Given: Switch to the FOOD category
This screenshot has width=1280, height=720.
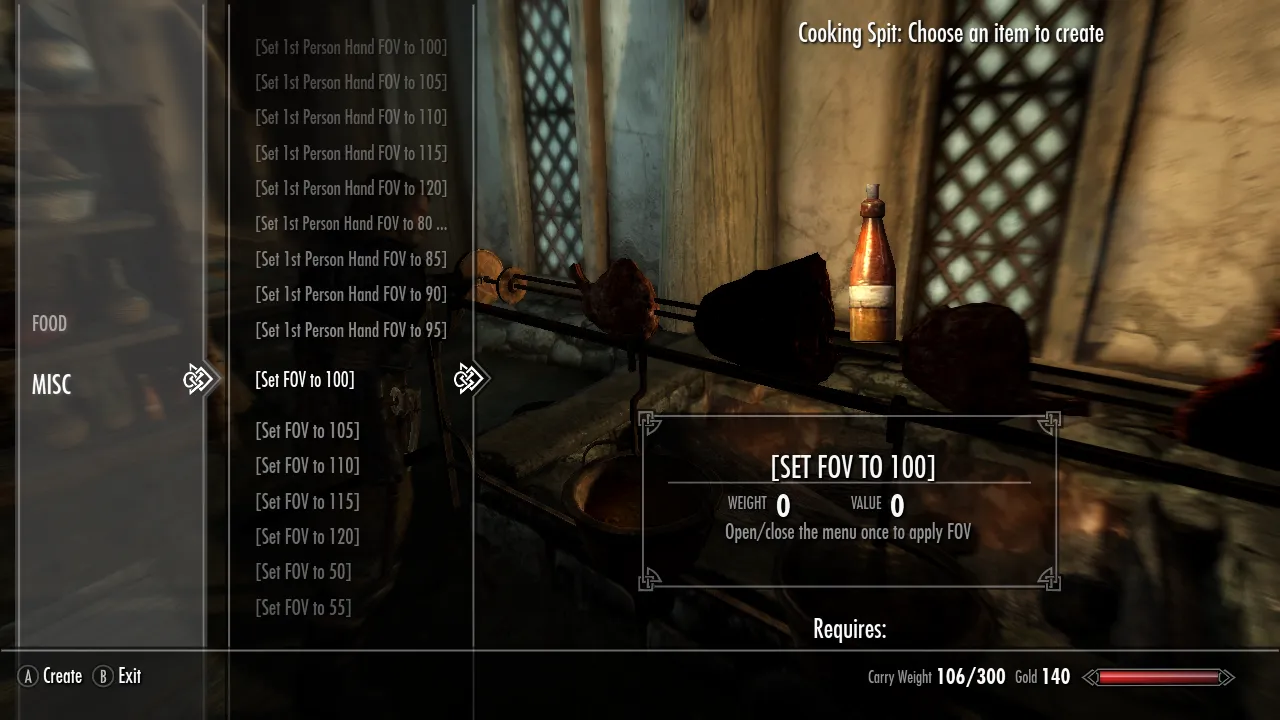Looking at the screenshot, I should coord(50,324).
